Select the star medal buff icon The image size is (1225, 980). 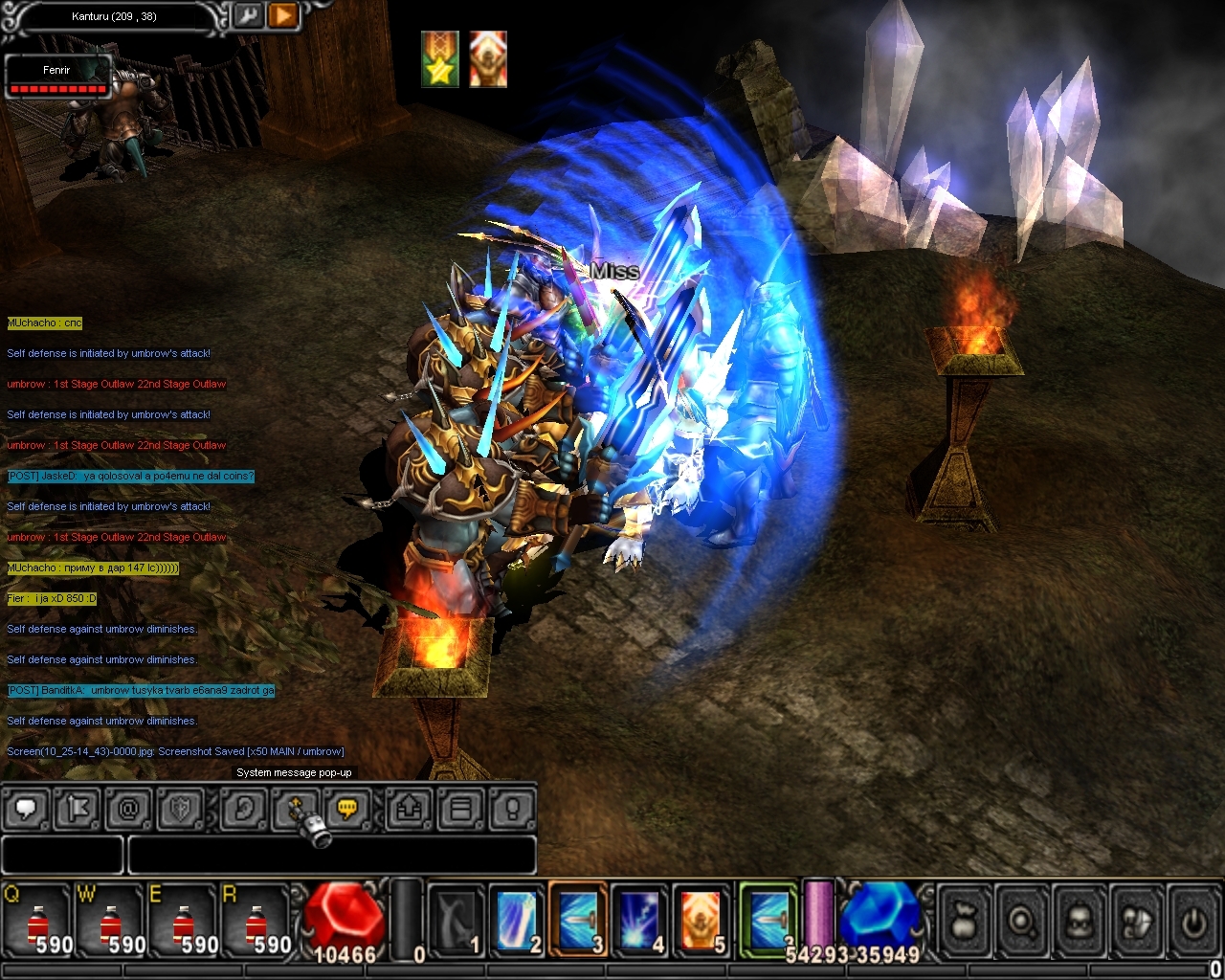440,59
